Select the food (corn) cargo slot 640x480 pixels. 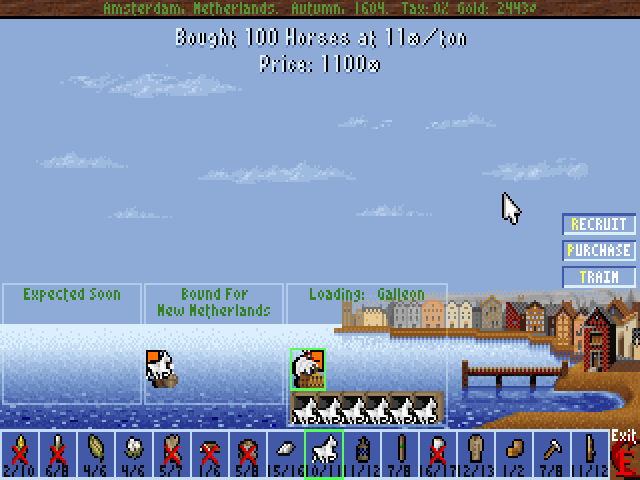19,455
